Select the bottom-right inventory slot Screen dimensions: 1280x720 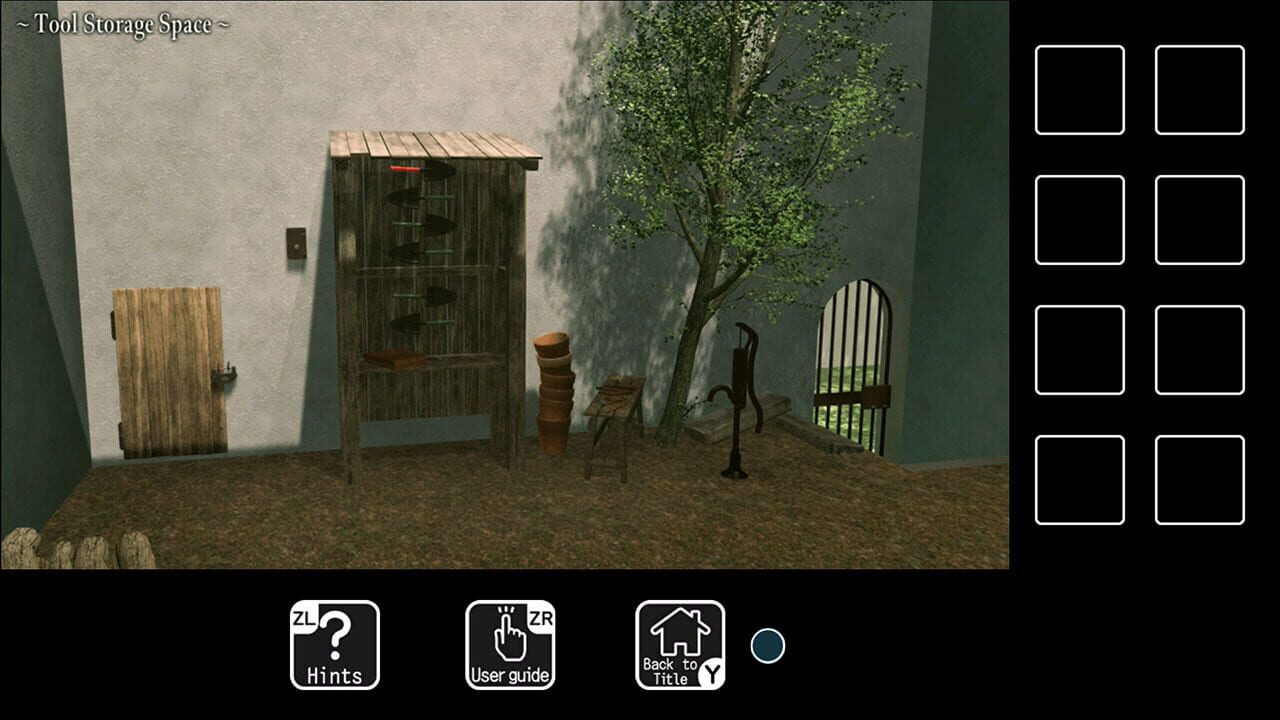click(x=1200, y=477)
